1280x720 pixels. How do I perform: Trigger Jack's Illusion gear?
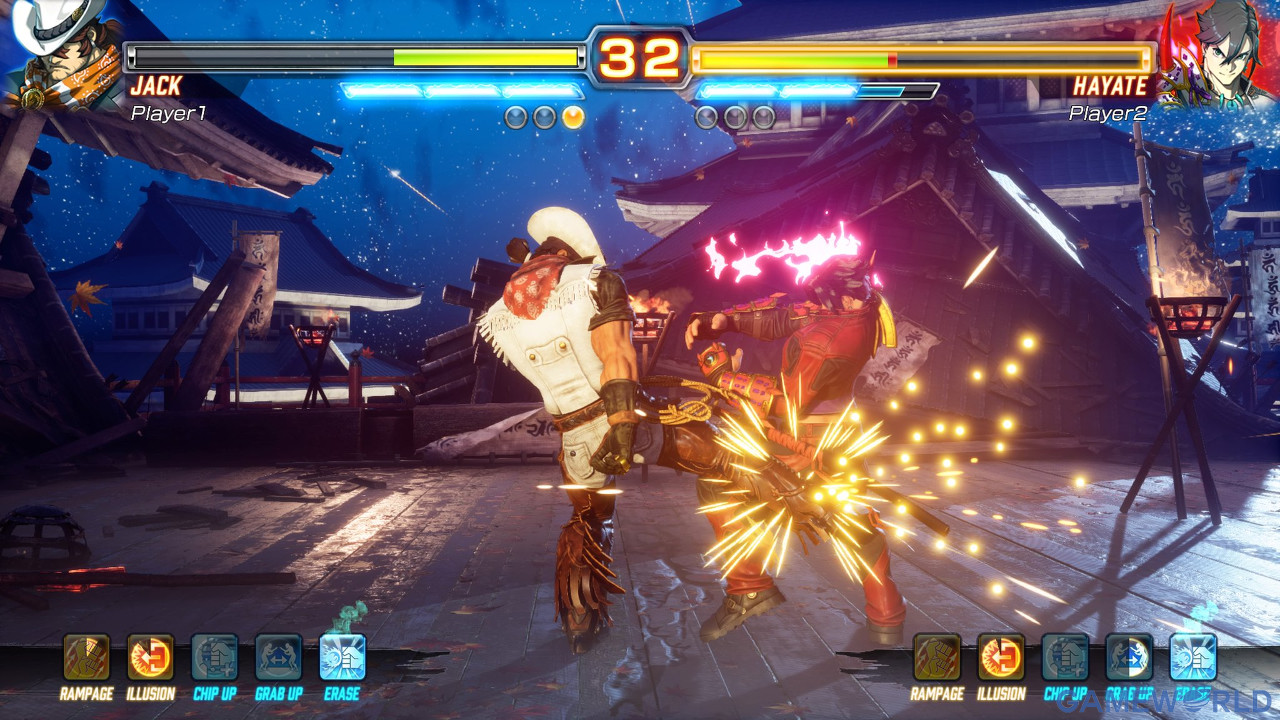(151, 657)
